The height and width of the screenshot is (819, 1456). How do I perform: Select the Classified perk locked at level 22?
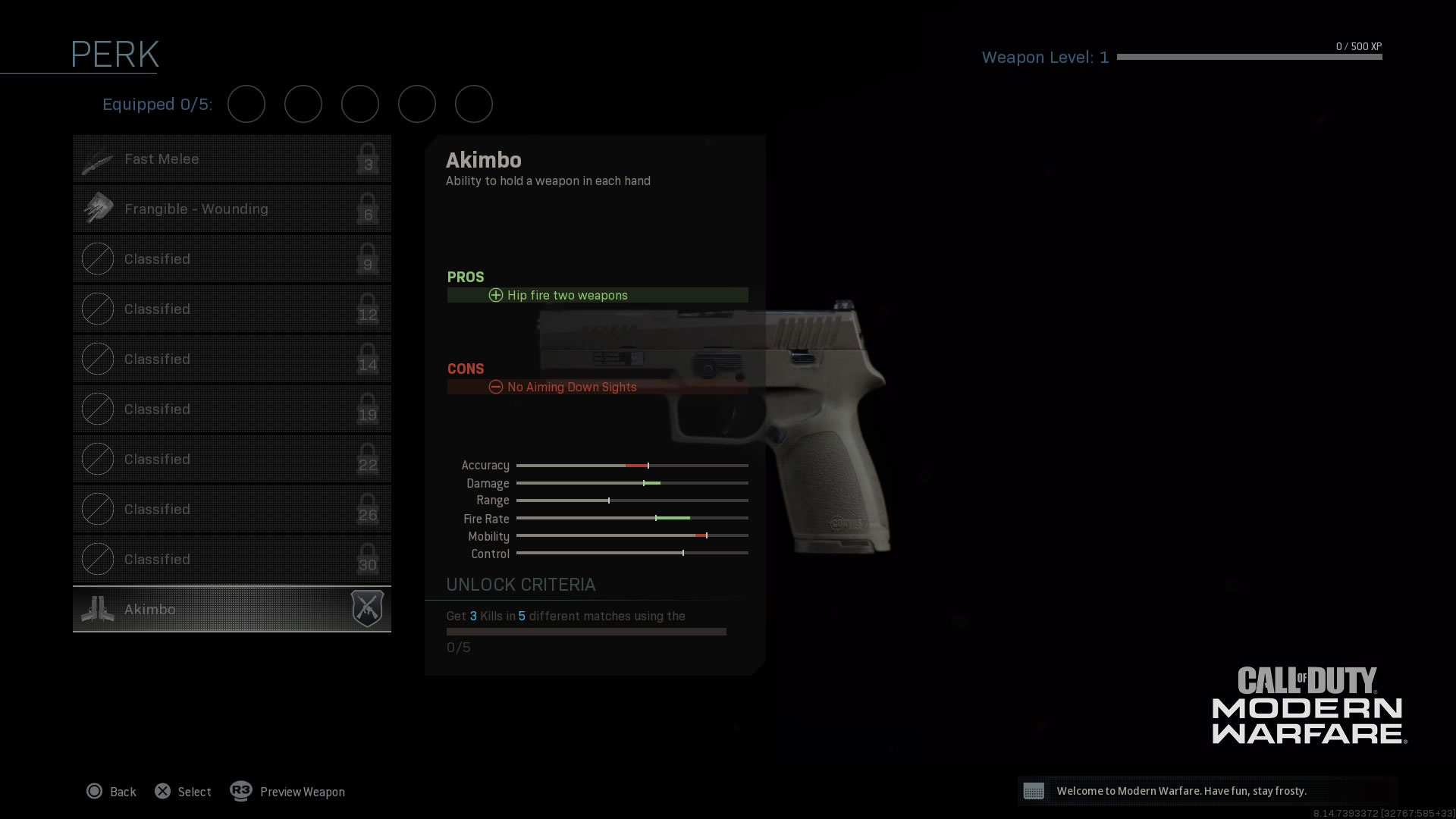pos(231,460)
